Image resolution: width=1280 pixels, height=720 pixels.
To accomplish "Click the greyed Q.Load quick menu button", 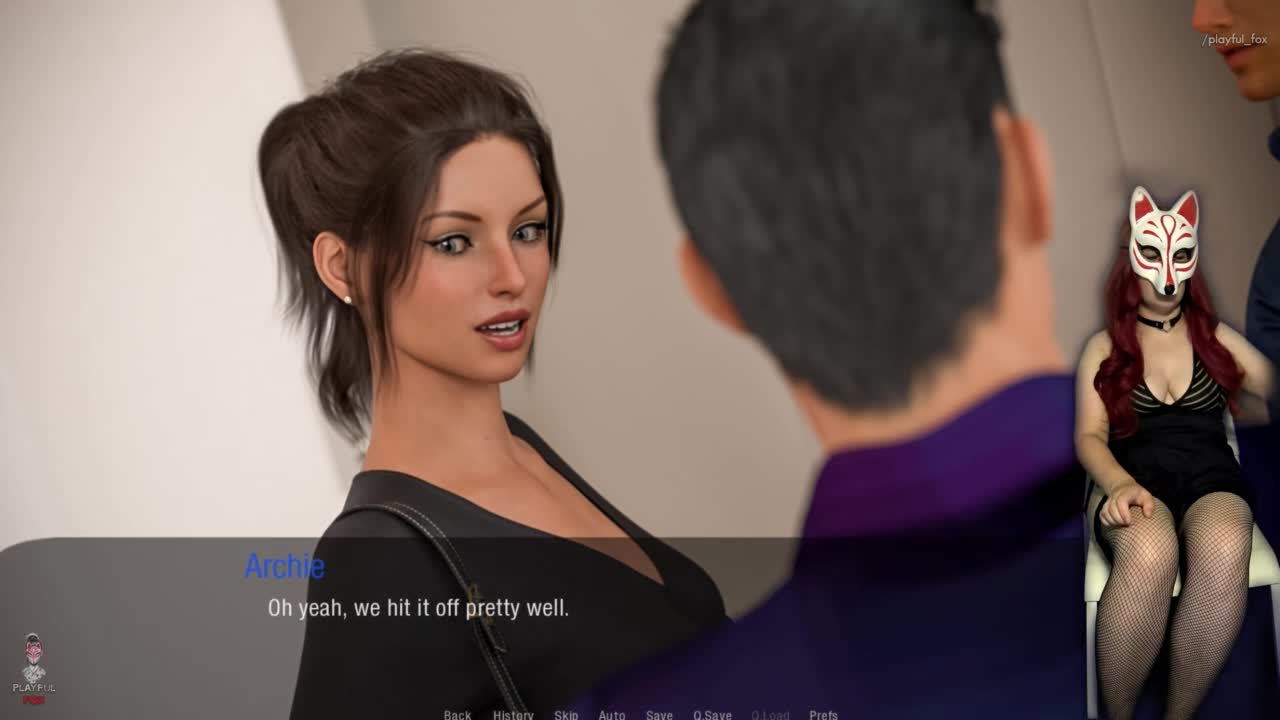I will [x=770, y=714].
